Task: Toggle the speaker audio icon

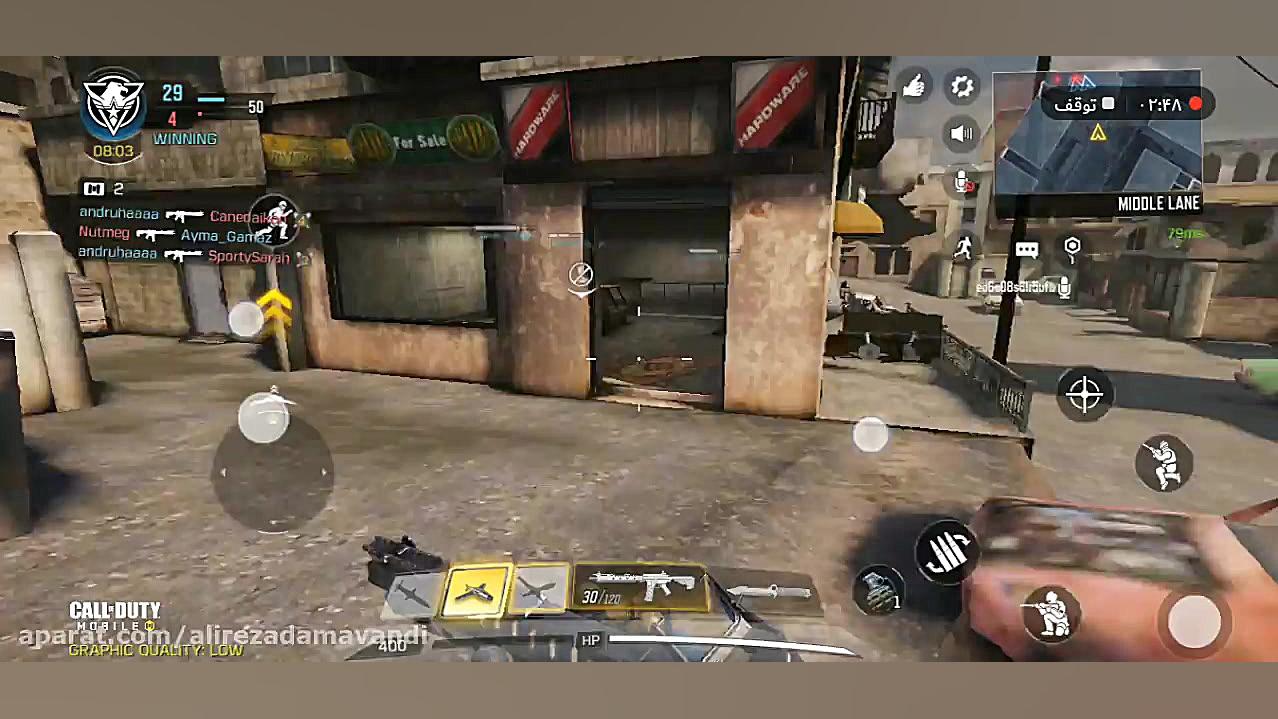Action: click(x=962, y=133)
